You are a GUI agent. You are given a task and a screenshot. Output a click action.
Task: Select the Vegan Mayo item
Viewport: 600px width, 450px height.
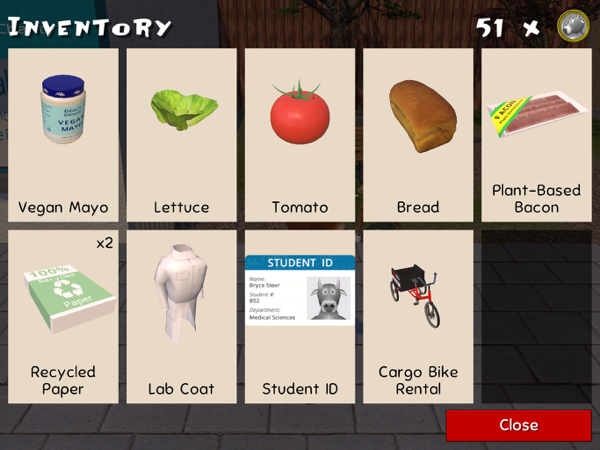tap(63, 135)
